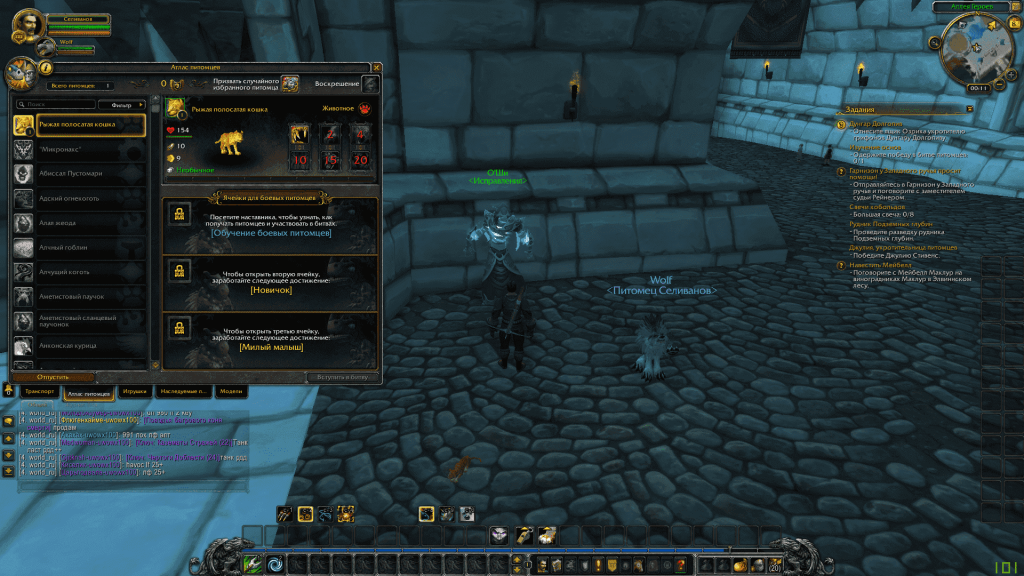
Task: Click the Отпустить button
Action: [x=53, y=377]
